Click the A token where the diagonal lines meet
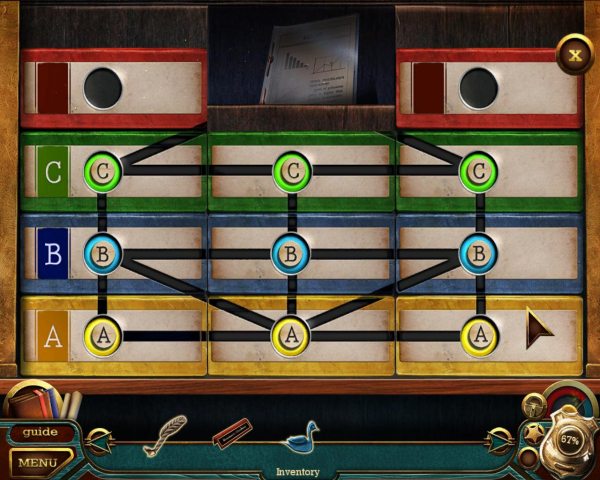The width and height of the screenshot is (600, 480). click(290, 335)
